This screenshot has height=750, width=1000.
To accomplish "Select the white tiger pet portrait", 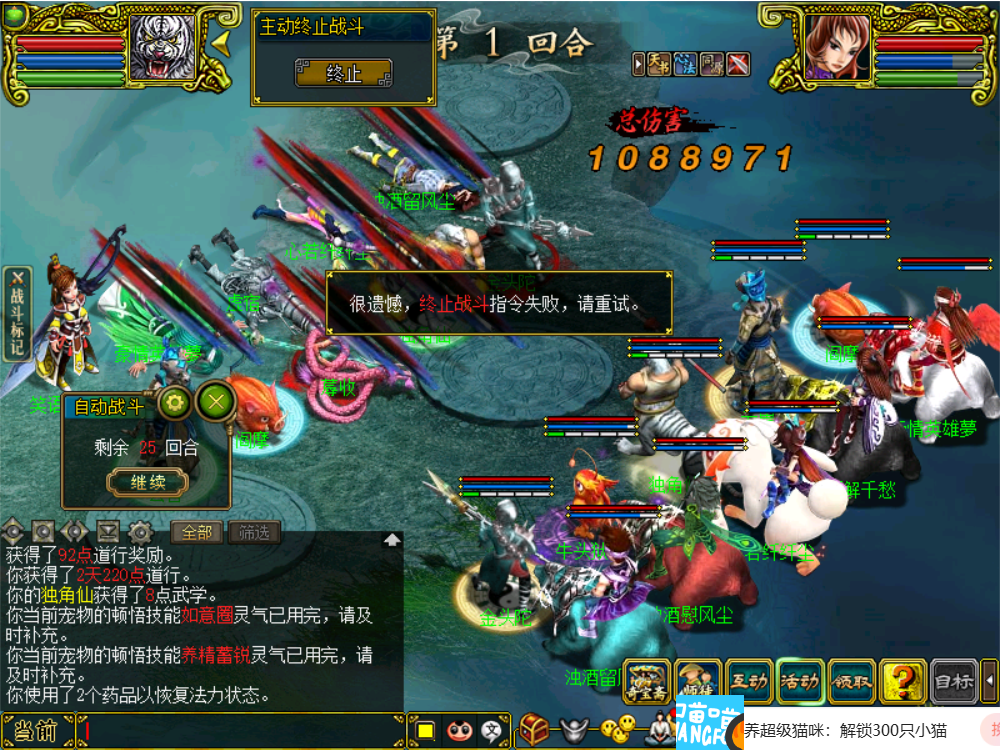I will (161, 47).
